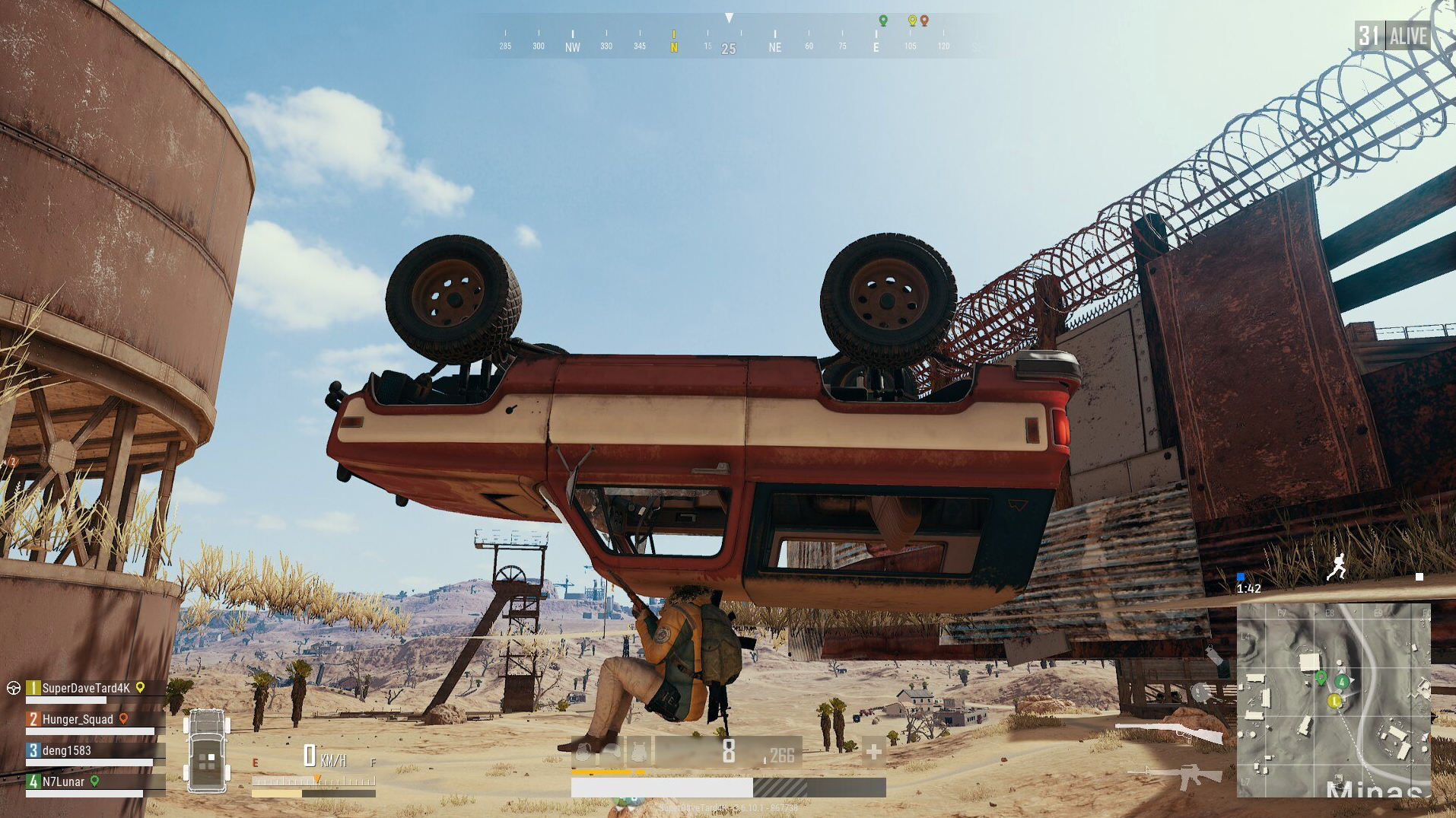Open the minimap showing Minas

[1334, 700]
